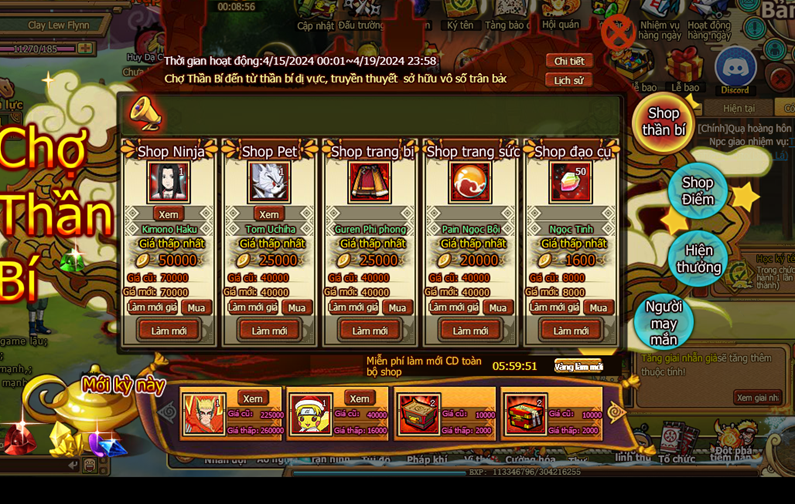This screenshot has height=504, width=795.
Task: Buy Tom Uchiha from Shop Pet
Action: click(x=296, y=308)
